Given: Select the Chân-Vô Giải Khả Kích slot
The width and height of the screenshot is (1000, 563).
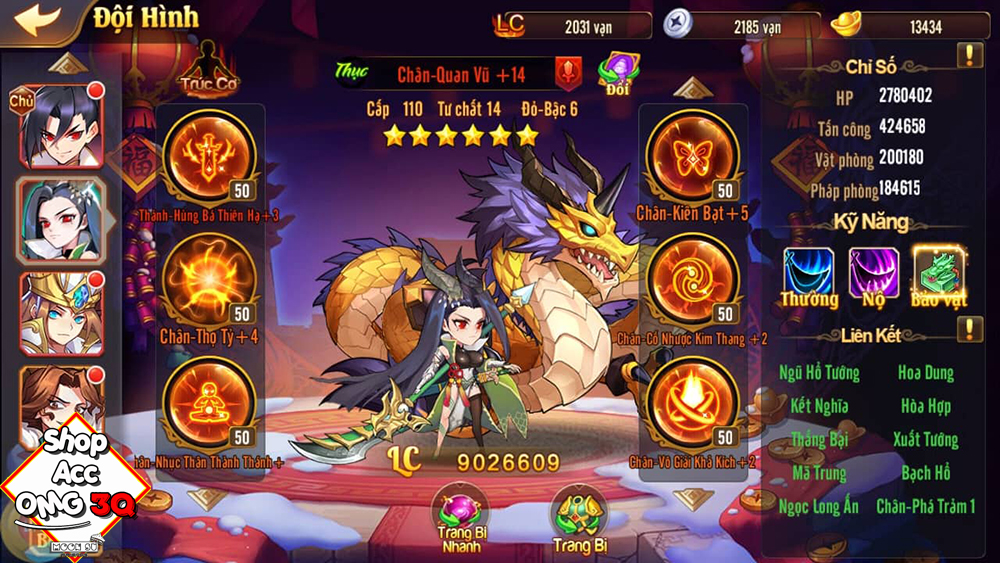Looking at the screenshot, I should click(692, 400).
